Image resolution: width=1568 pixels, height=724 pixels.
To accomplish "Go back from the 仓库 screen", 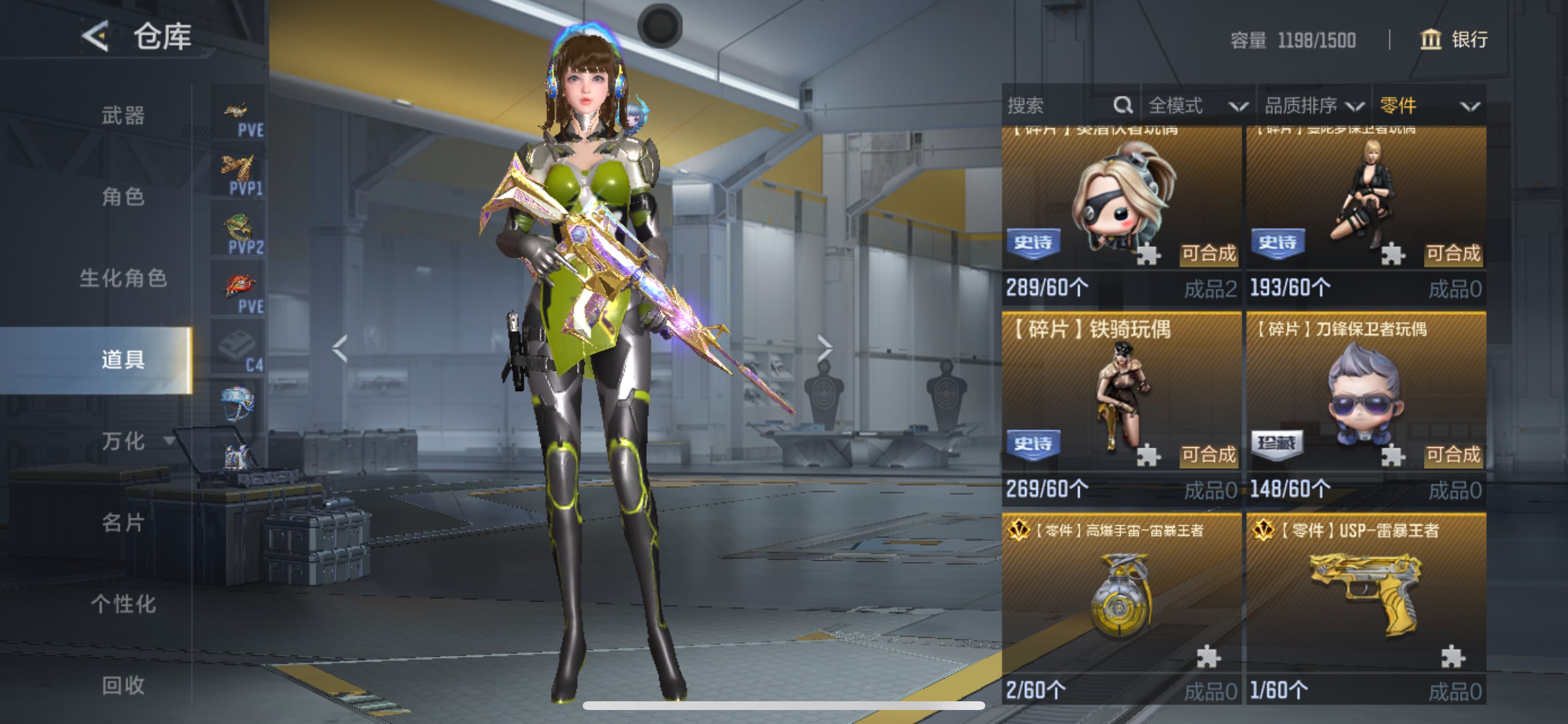I will point(96,36).
